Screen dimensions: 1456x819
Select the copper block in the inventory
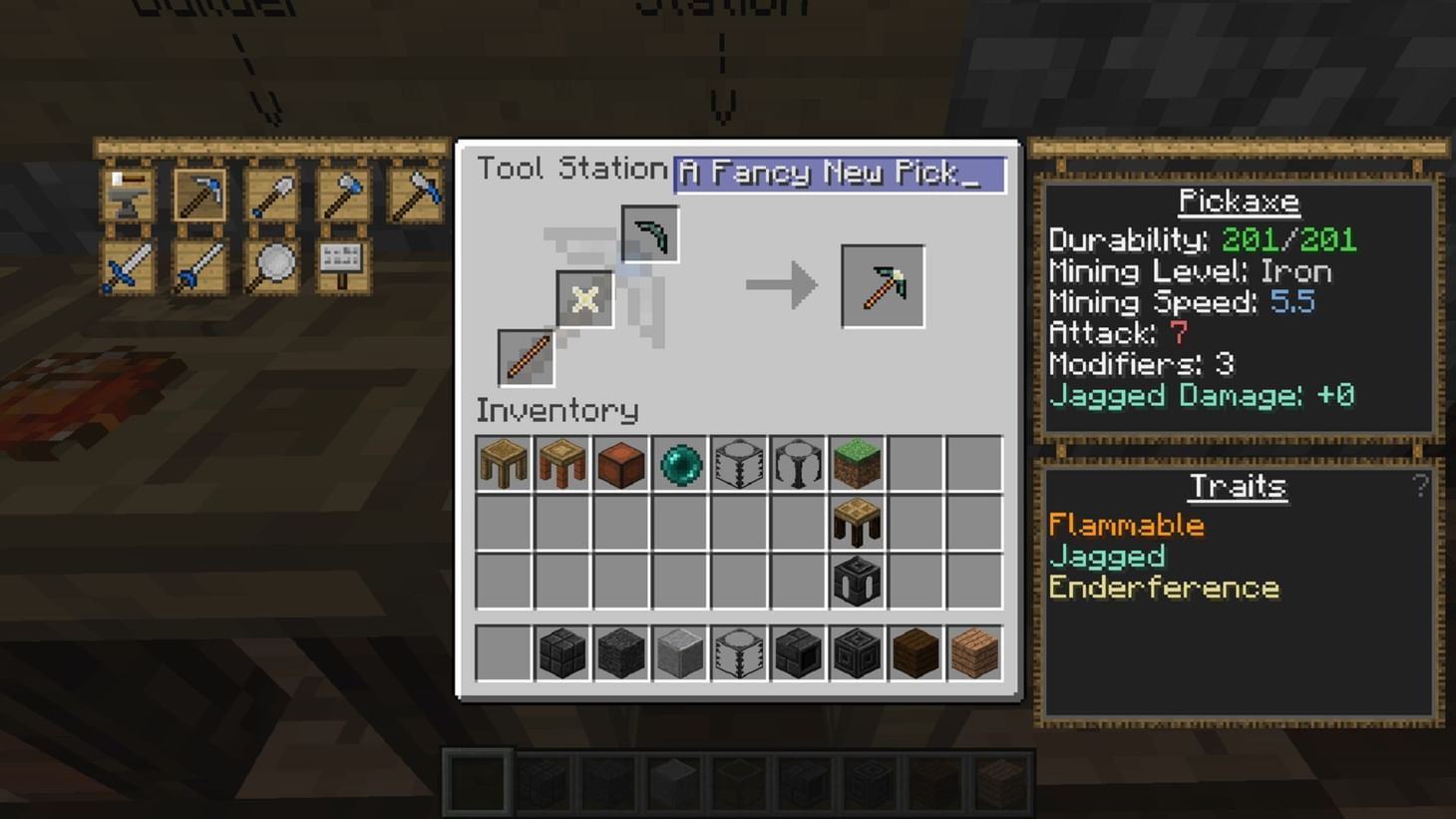(620, 461)
